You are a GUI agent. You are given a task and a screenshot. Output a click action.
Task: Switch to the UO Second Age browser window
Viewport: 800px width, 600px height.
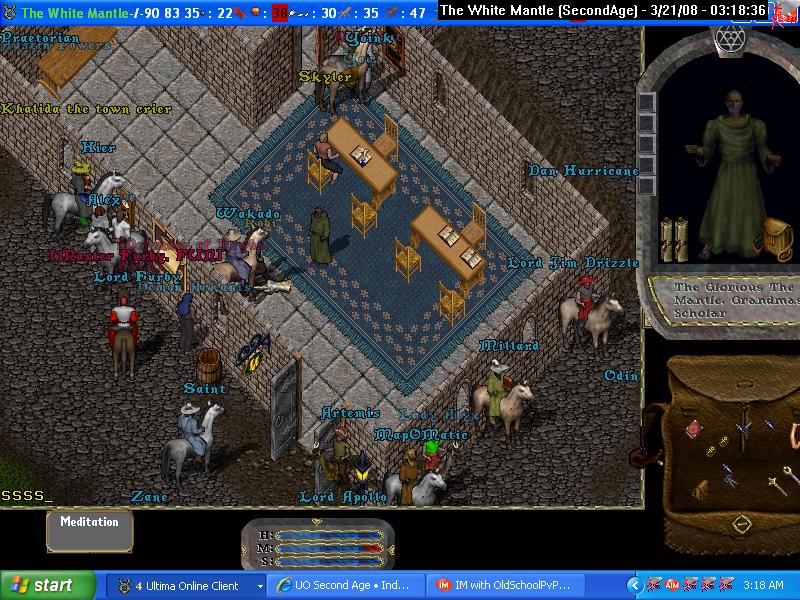coord(343,585)
